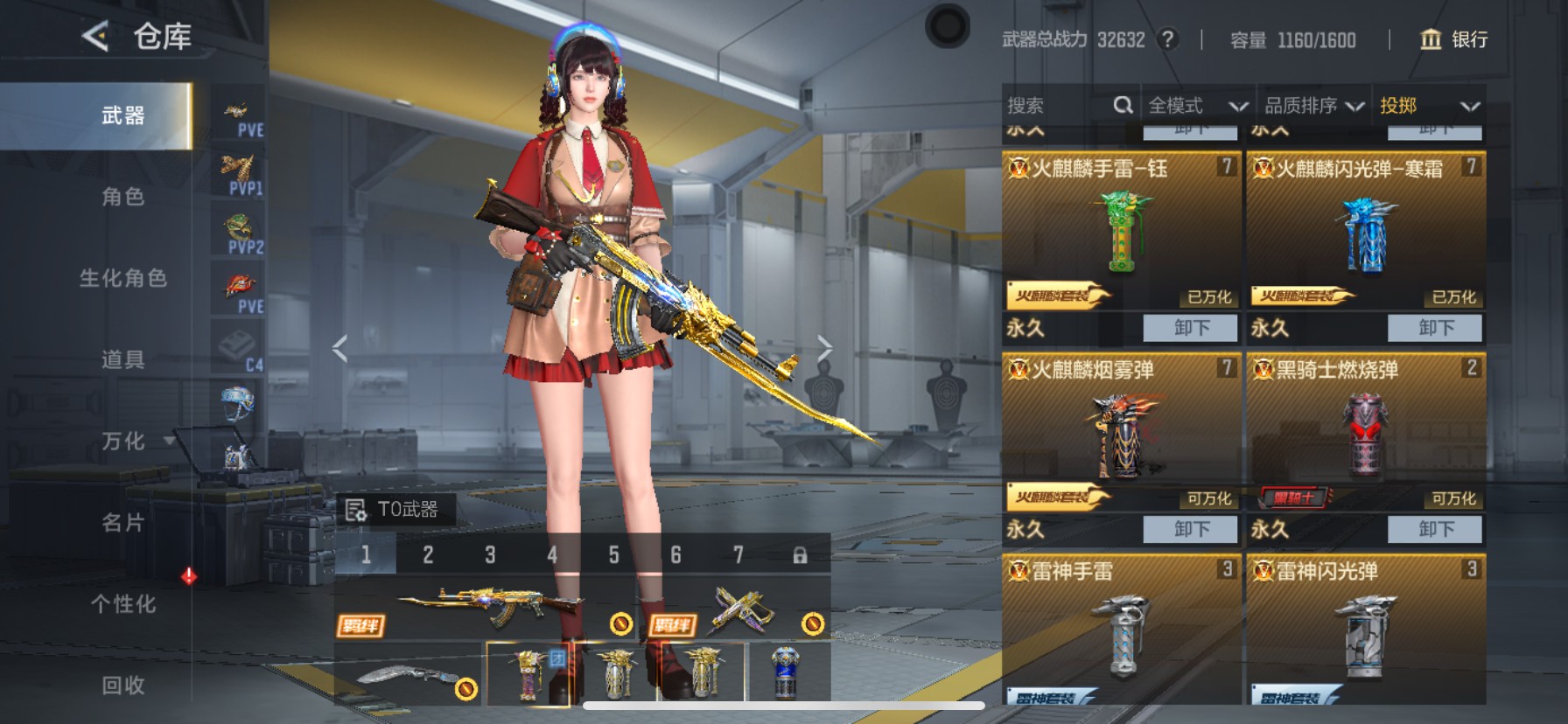This screenshot has width=1568, height=724.
Task: Open the 品质排序 quality sort dropdown
Action: 1312,105
